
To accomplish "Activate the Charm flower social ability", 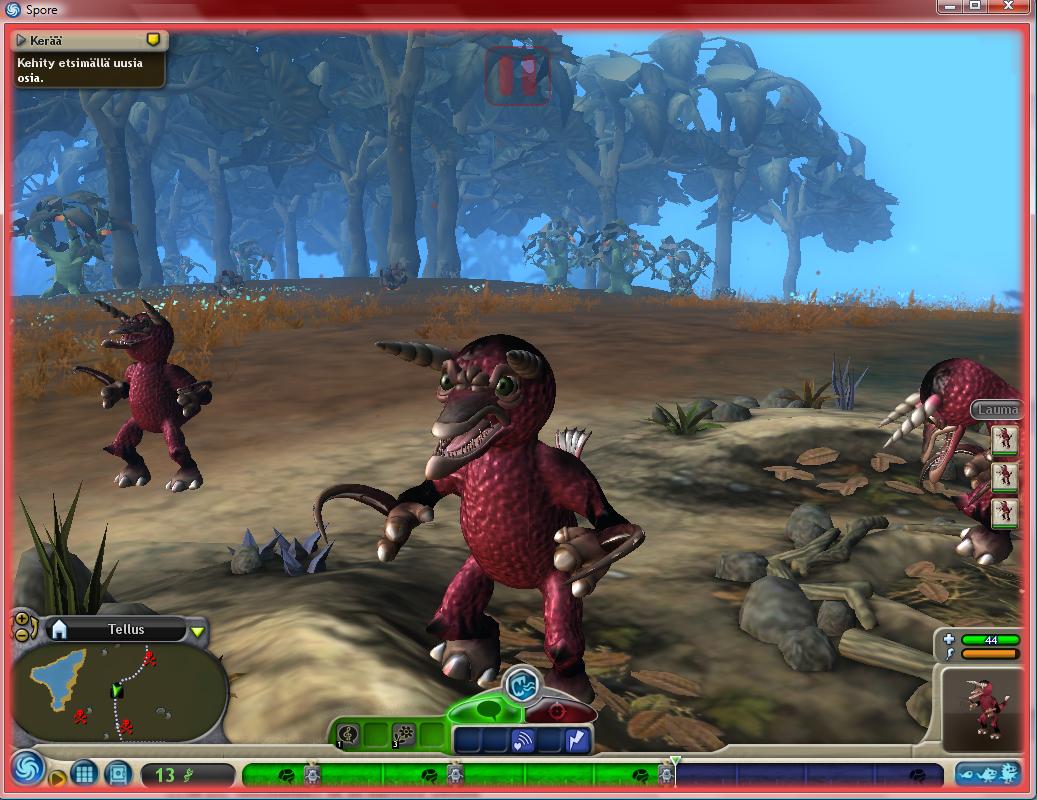I will [x=403, y=736].
